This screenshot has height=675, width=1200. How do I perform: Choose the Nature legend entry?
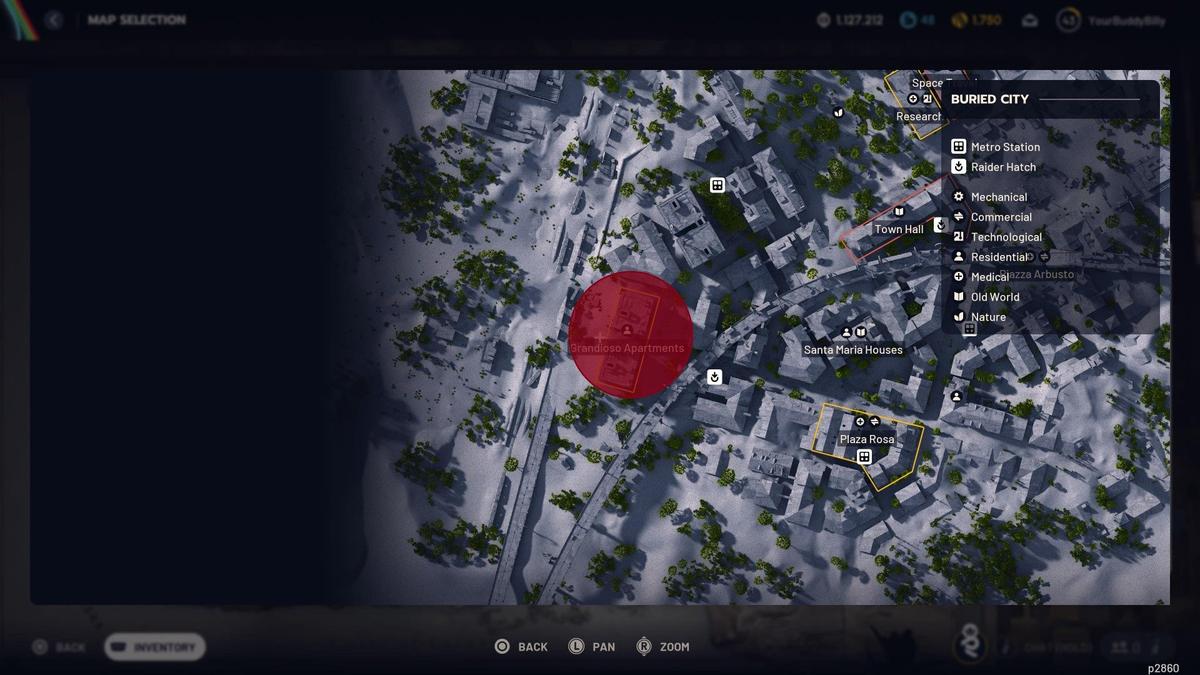987,317
